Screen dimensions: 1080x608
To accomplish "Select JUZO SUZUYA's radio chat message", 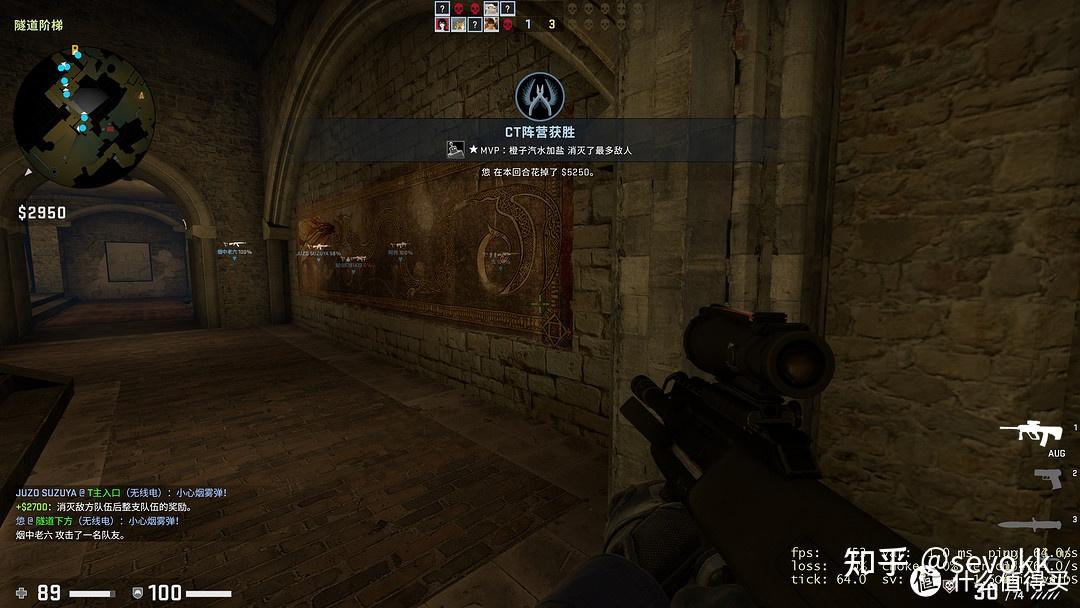I will tap(120, 493).
